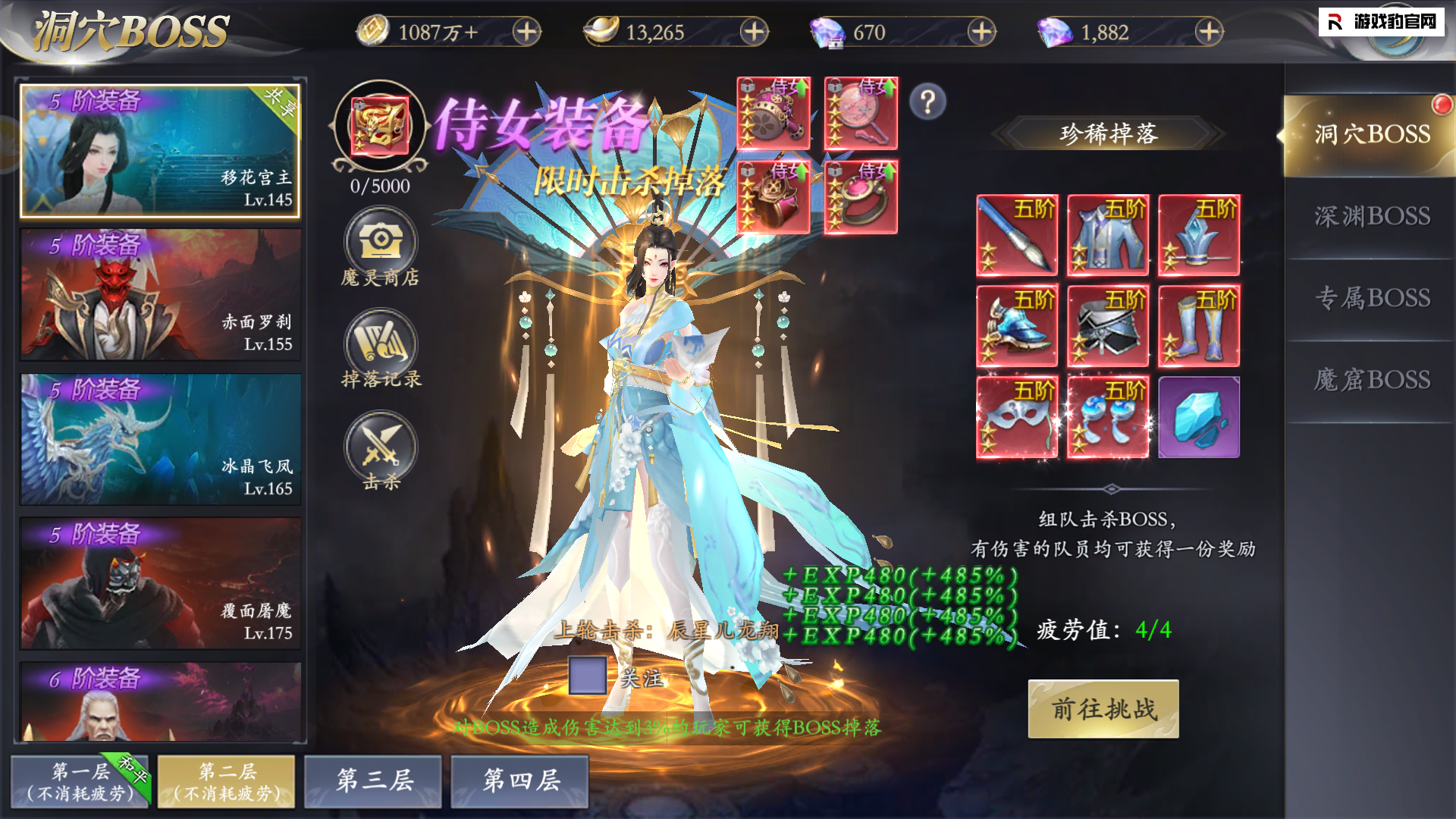Click the 前往挑战 challenge button
Image resolution: width=1456 pixels, height=819 pixels.
coord(1103,709)
